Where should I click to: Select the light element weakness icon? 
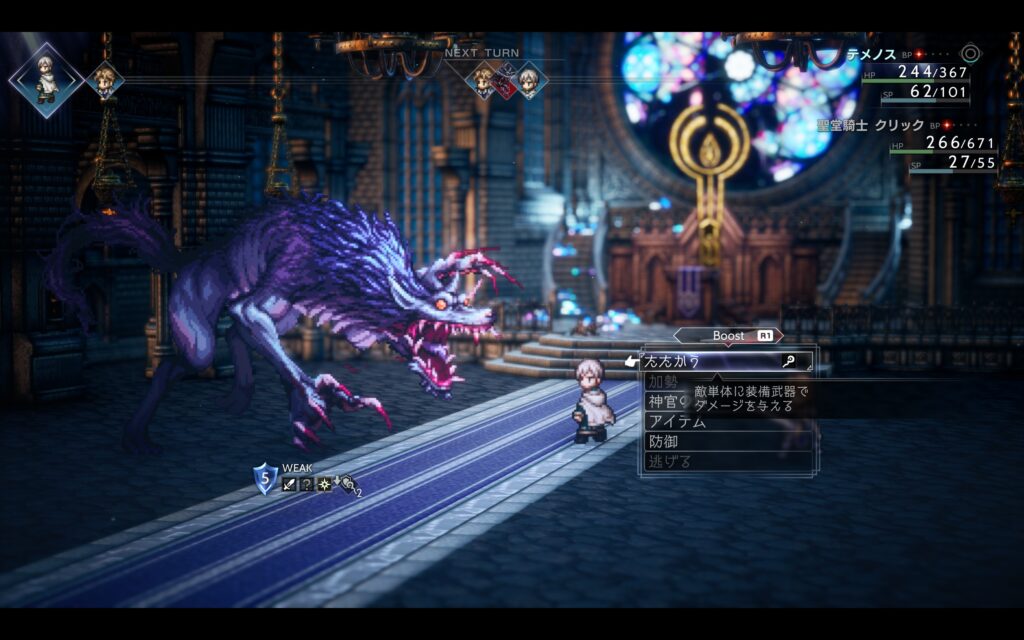325,484
